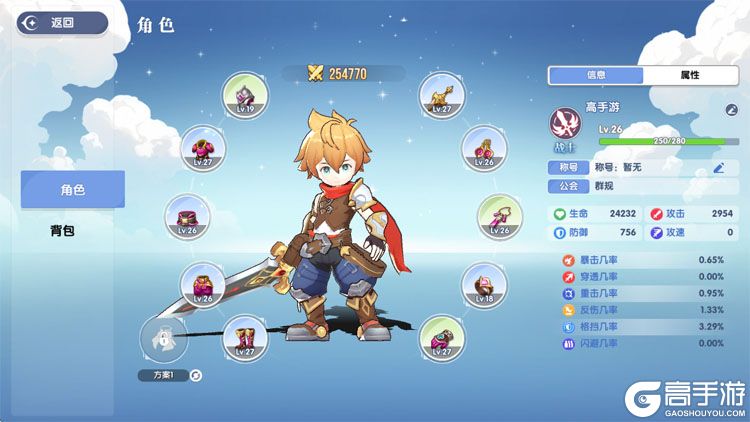This screenshot has width=750, height=422.
Task: Open the Lv.26 necklace equipment slot
Action: point(498,216)
